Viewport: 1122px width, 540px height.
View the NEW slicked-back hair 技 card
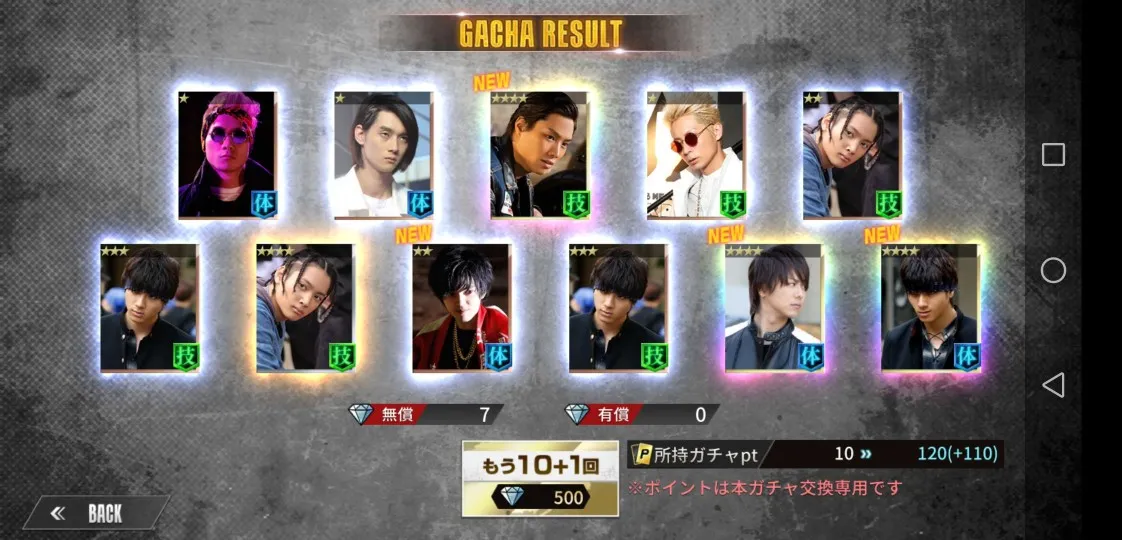click(x=539, y=154)
